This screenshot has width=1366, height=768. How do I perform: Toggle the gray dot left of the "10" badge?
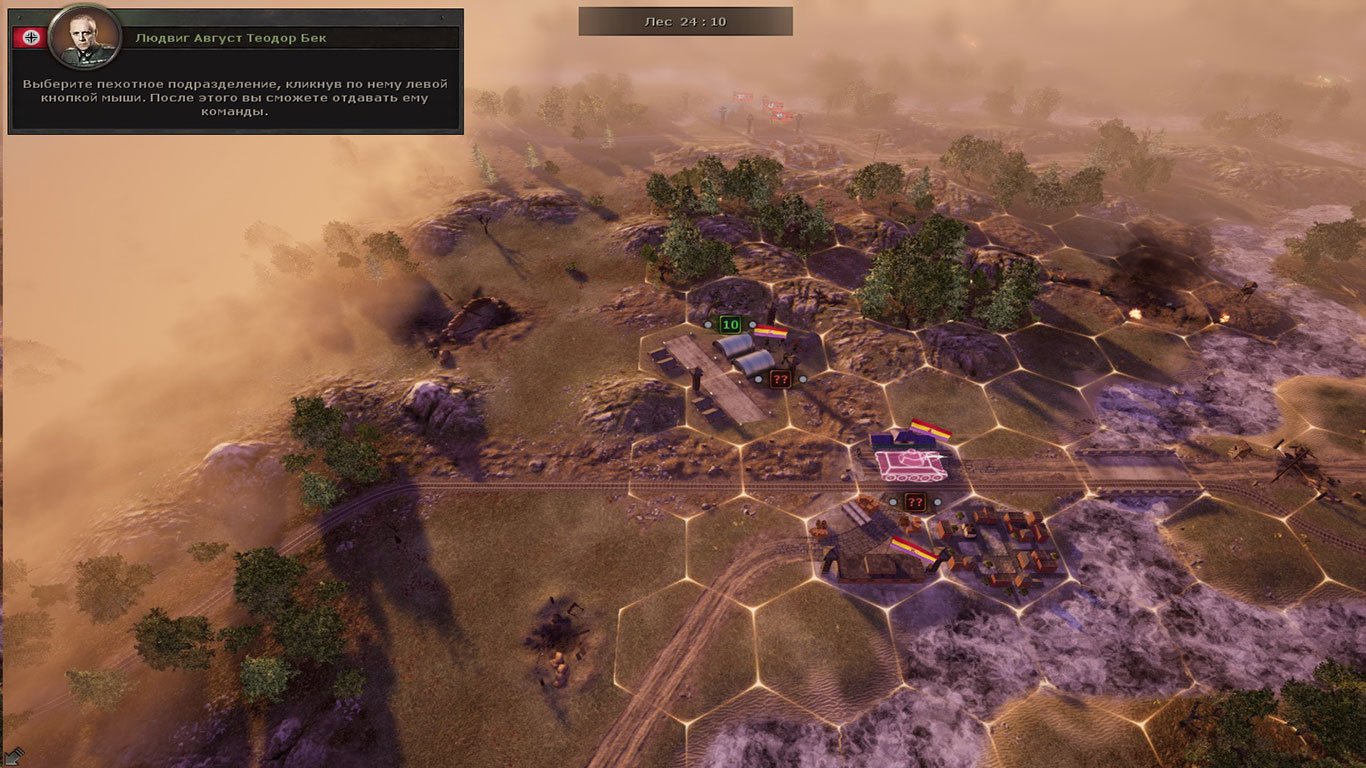tap(707, 324)
